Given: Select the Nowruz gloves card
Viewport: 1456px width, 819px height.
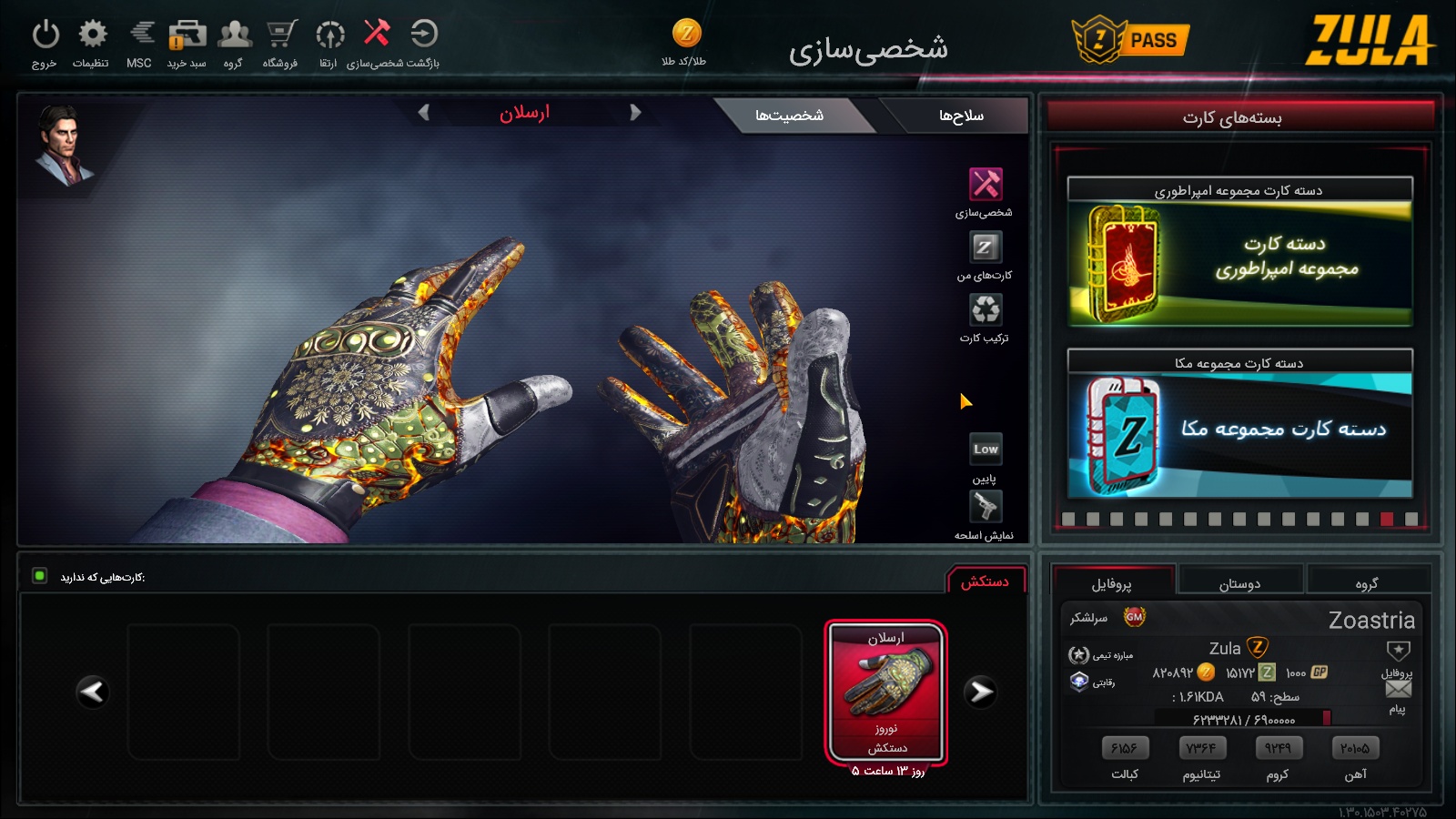Looking at the screenshot, I should 886,693.
